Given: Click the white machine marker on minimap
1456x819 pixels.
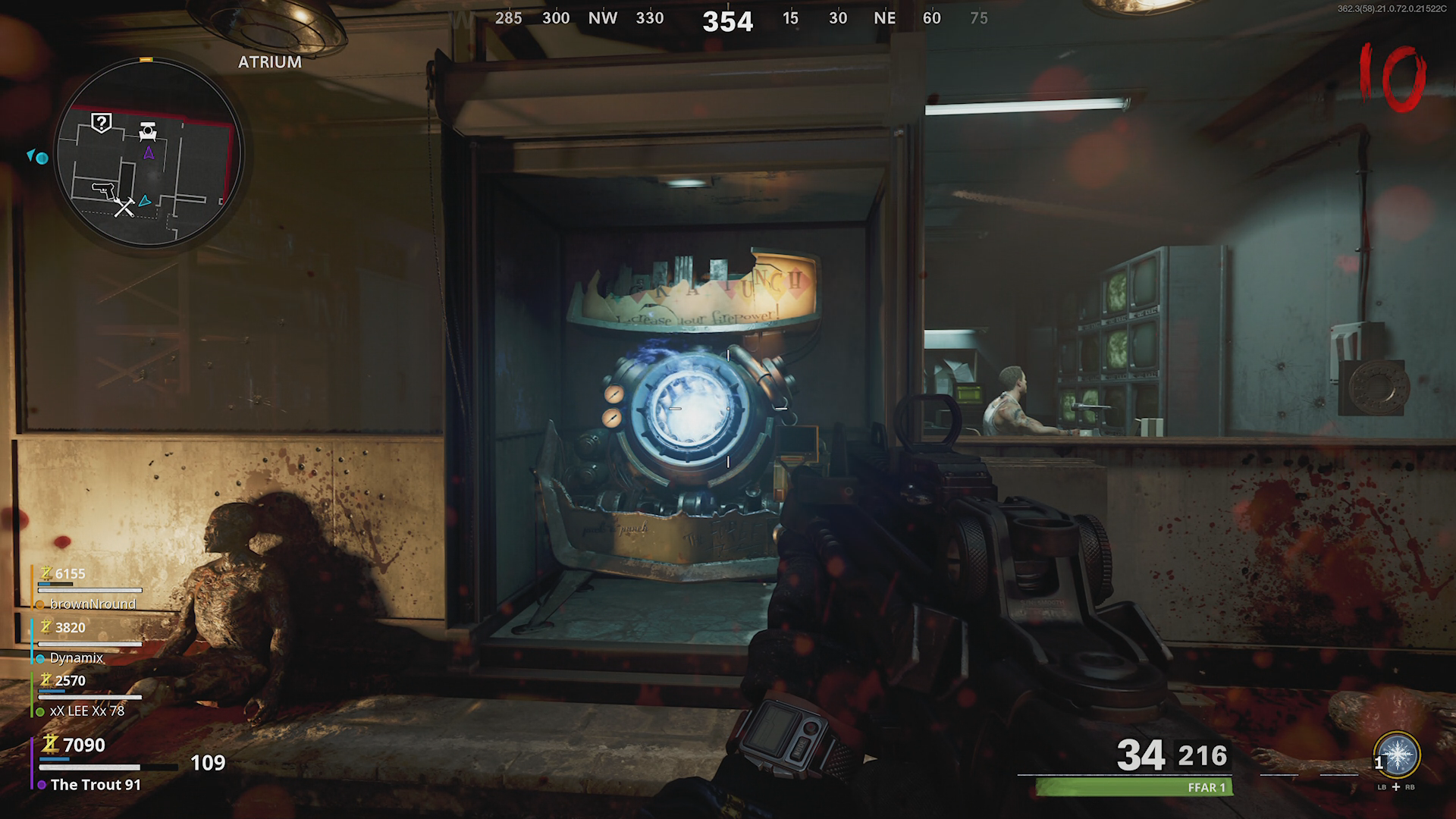Looking at the screenshot, I should coord(148,132).
